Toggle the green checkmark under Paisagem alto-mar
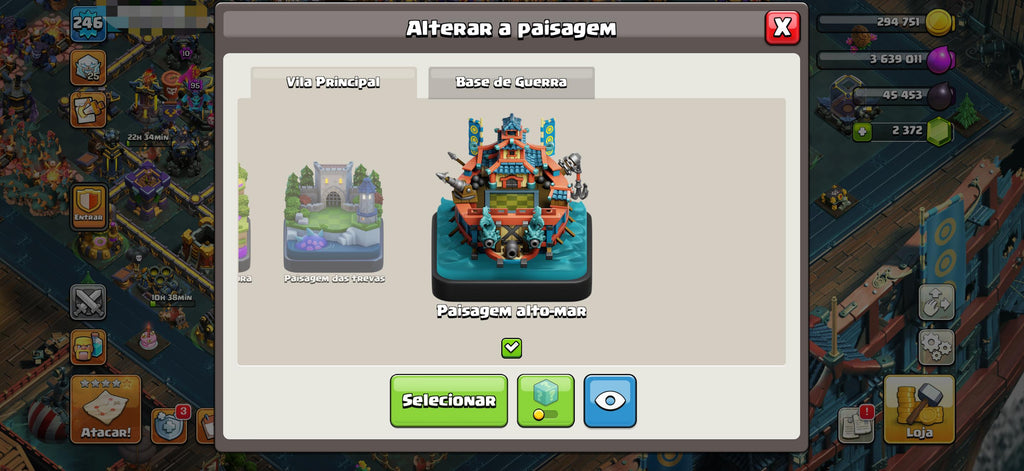This screenshot has height=471, width=1024. (511, 347)
